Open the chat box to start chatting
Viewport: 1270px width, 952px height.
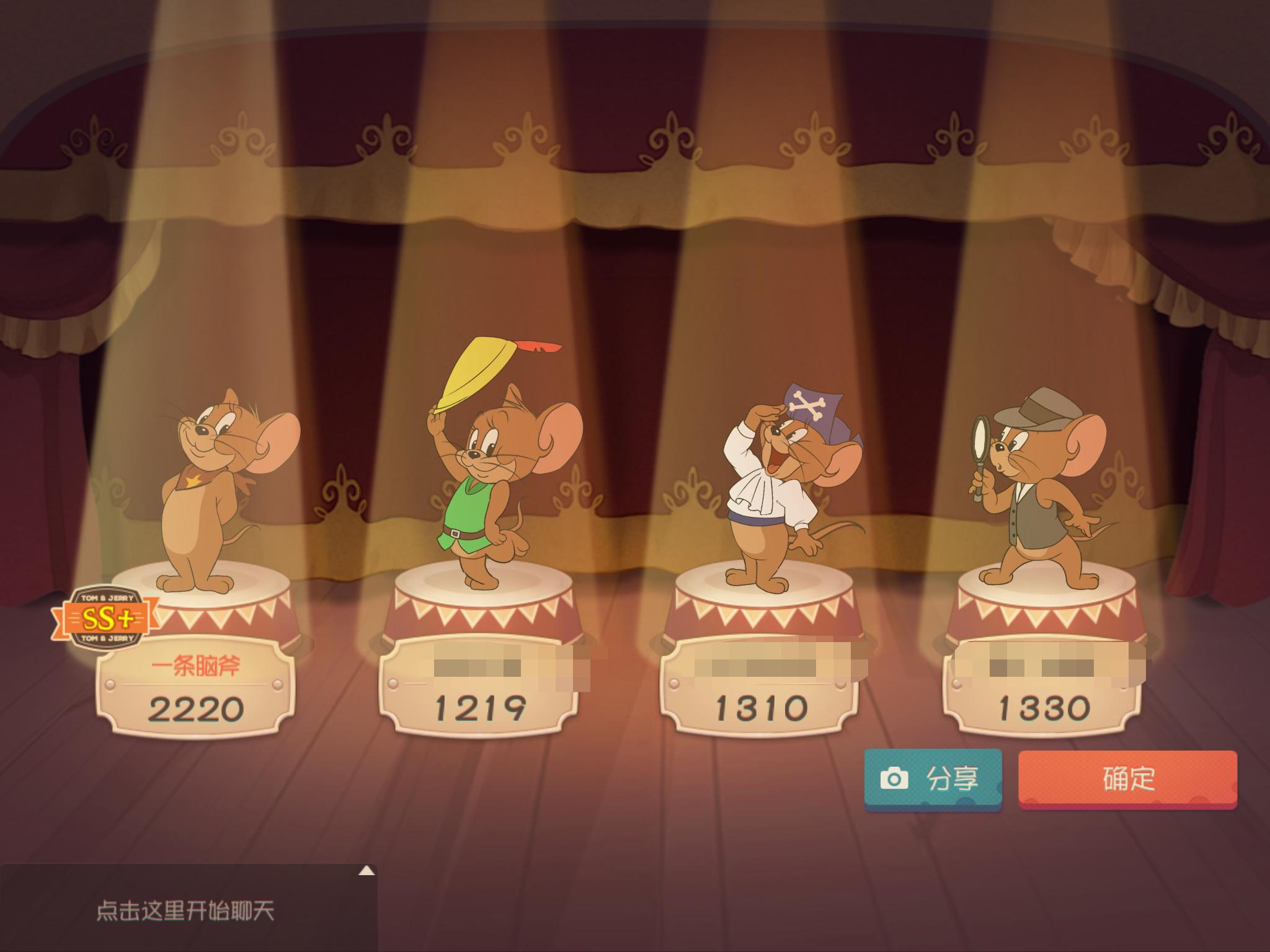(186, 912)
